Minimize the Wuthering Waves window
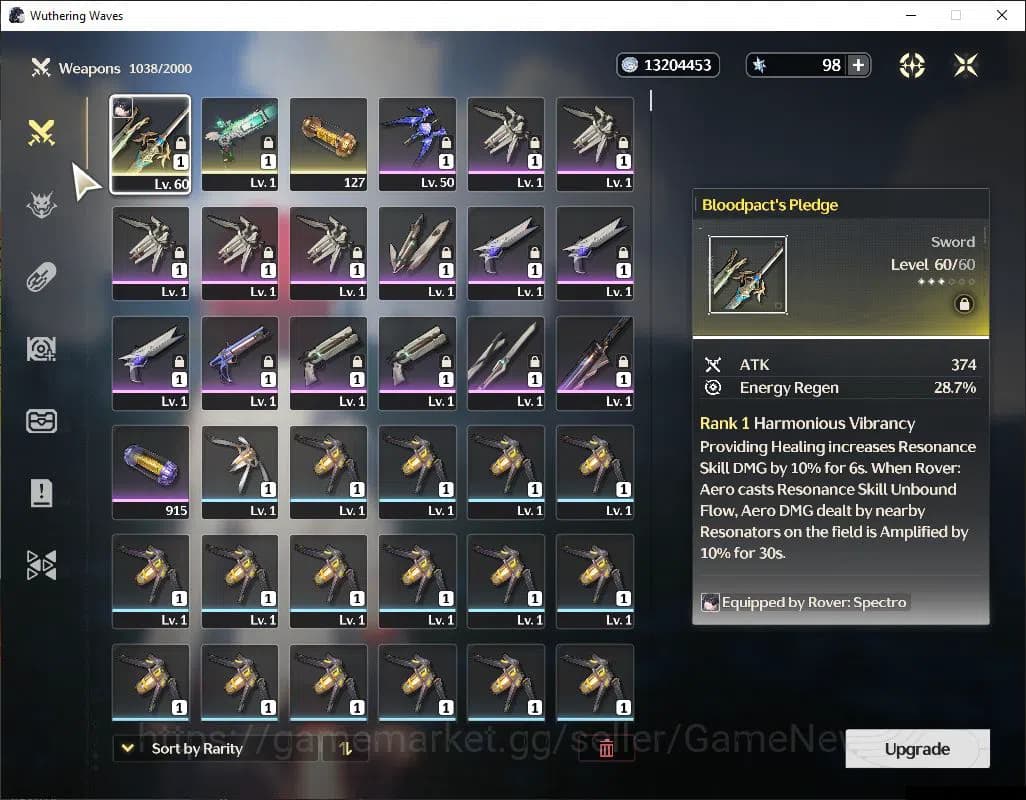Viewport: 1026px width, 800px height. (910, 15)
